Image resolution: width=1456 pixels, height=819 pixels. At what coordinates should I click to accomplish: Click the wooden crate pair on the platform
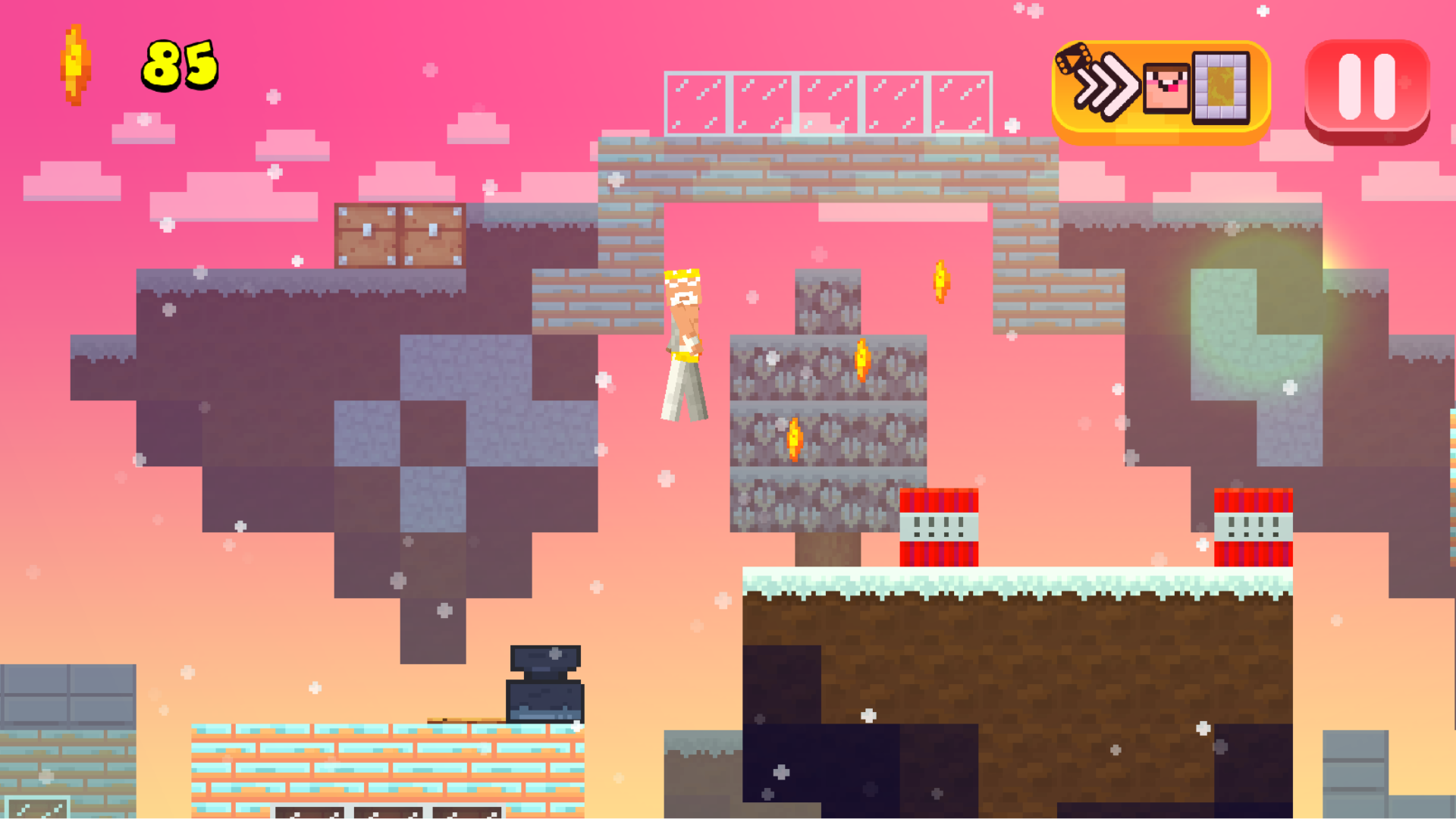(400, 235)
